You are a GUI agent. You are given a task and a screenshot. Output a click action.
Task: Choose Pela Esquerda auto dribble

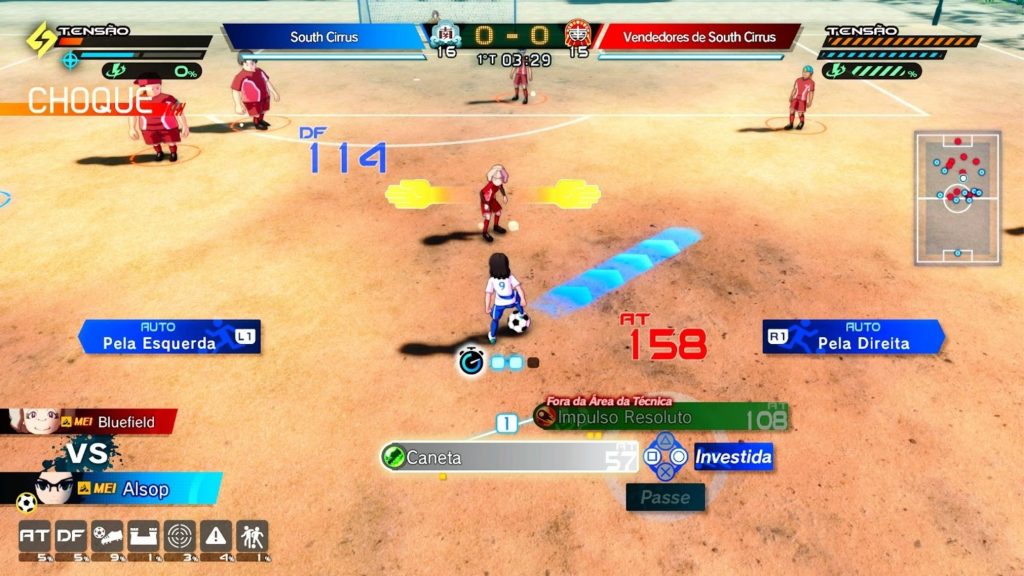tap(169, 337)
